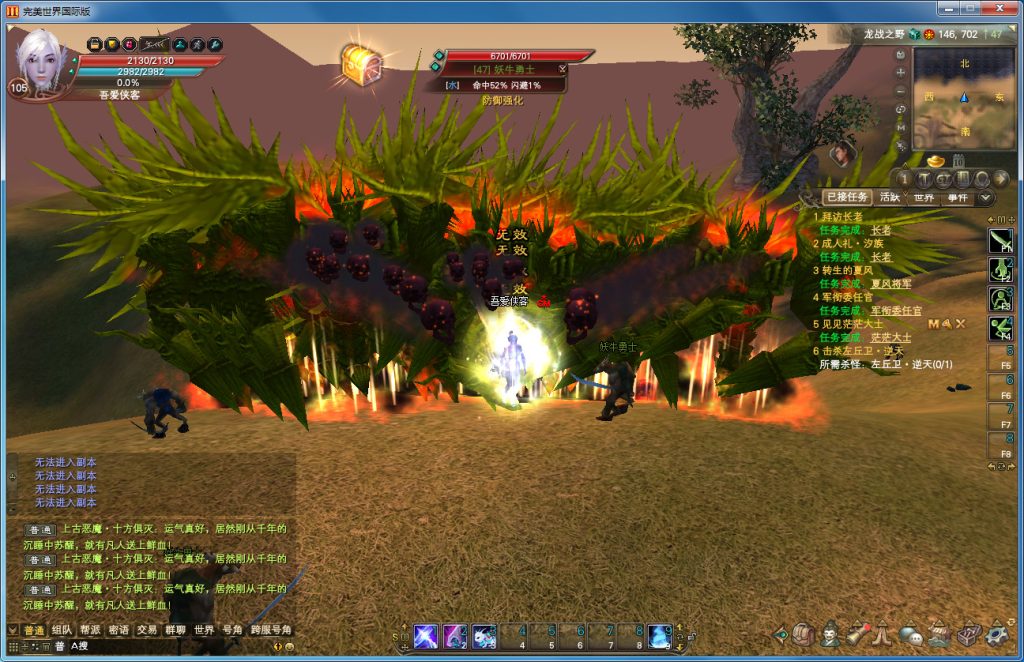Click the minimap zoom-out minus button
This screenshot has height=662, width=1024.
[x=900, y=91]
